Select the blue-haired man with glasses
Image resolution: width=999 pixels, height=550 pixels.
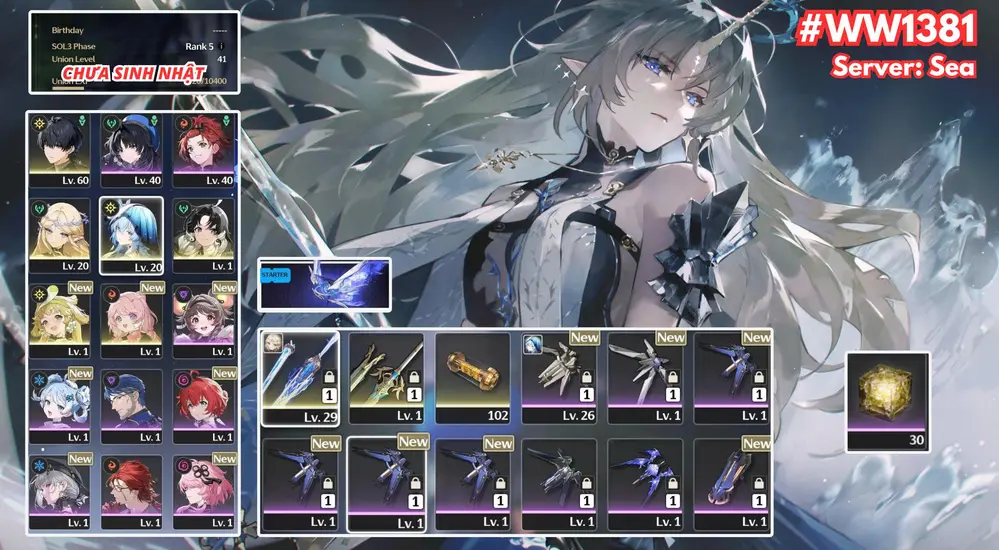pos(133,403)
